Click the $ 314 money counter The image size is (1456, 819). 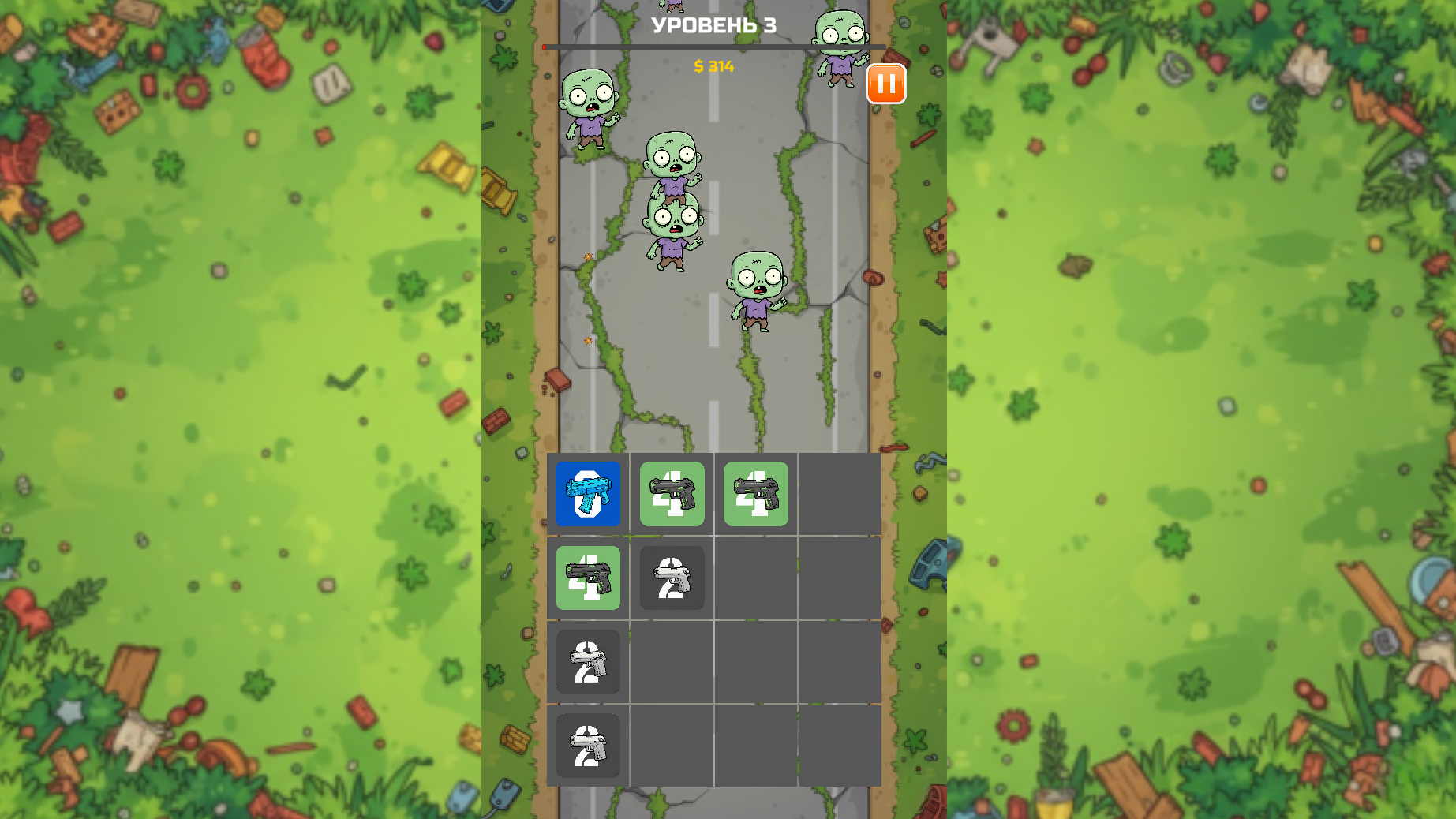pyautogui.click(x=713, y=68)
